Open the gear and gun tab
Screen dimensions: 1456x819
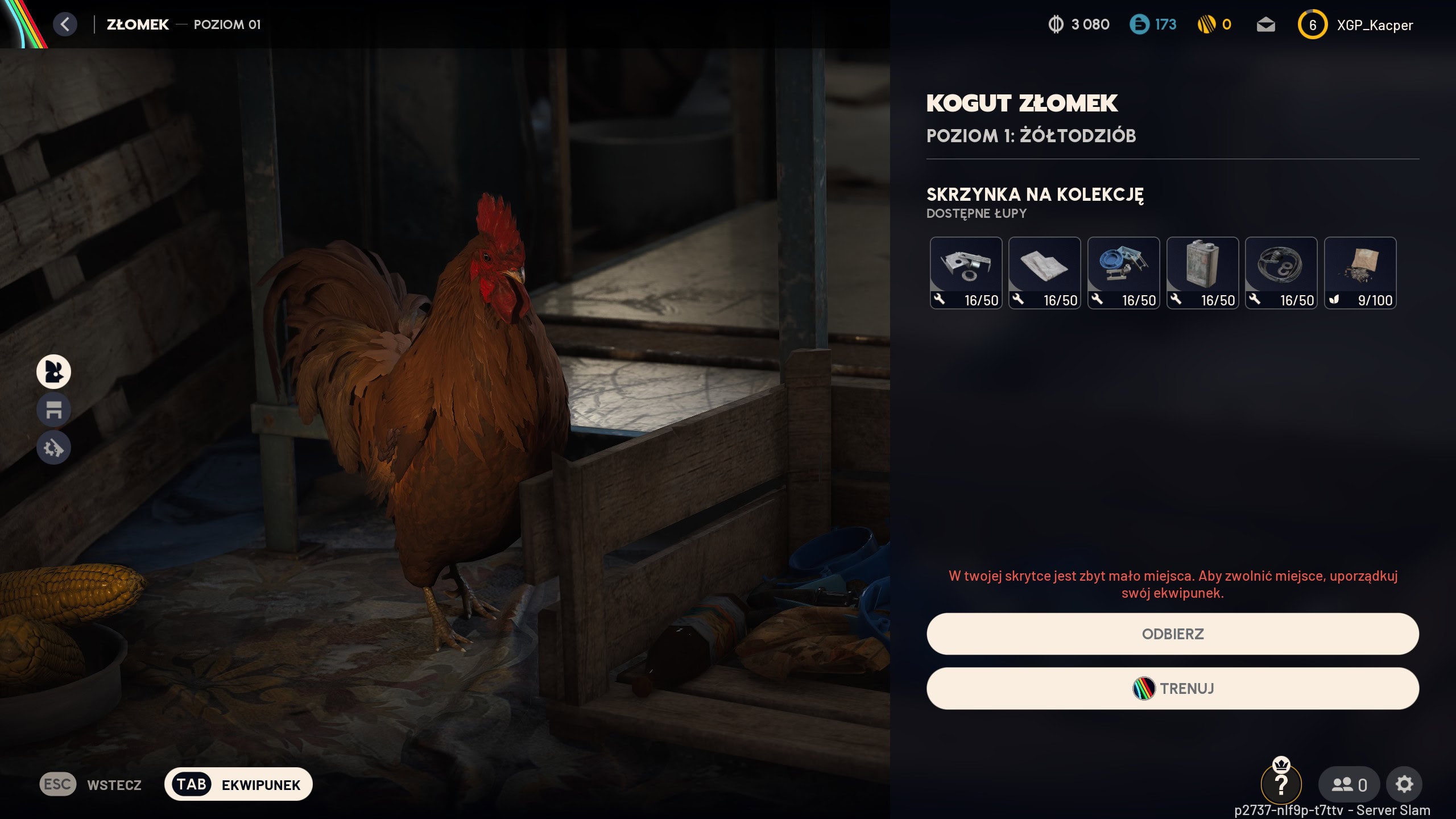(x=53, y=448)
